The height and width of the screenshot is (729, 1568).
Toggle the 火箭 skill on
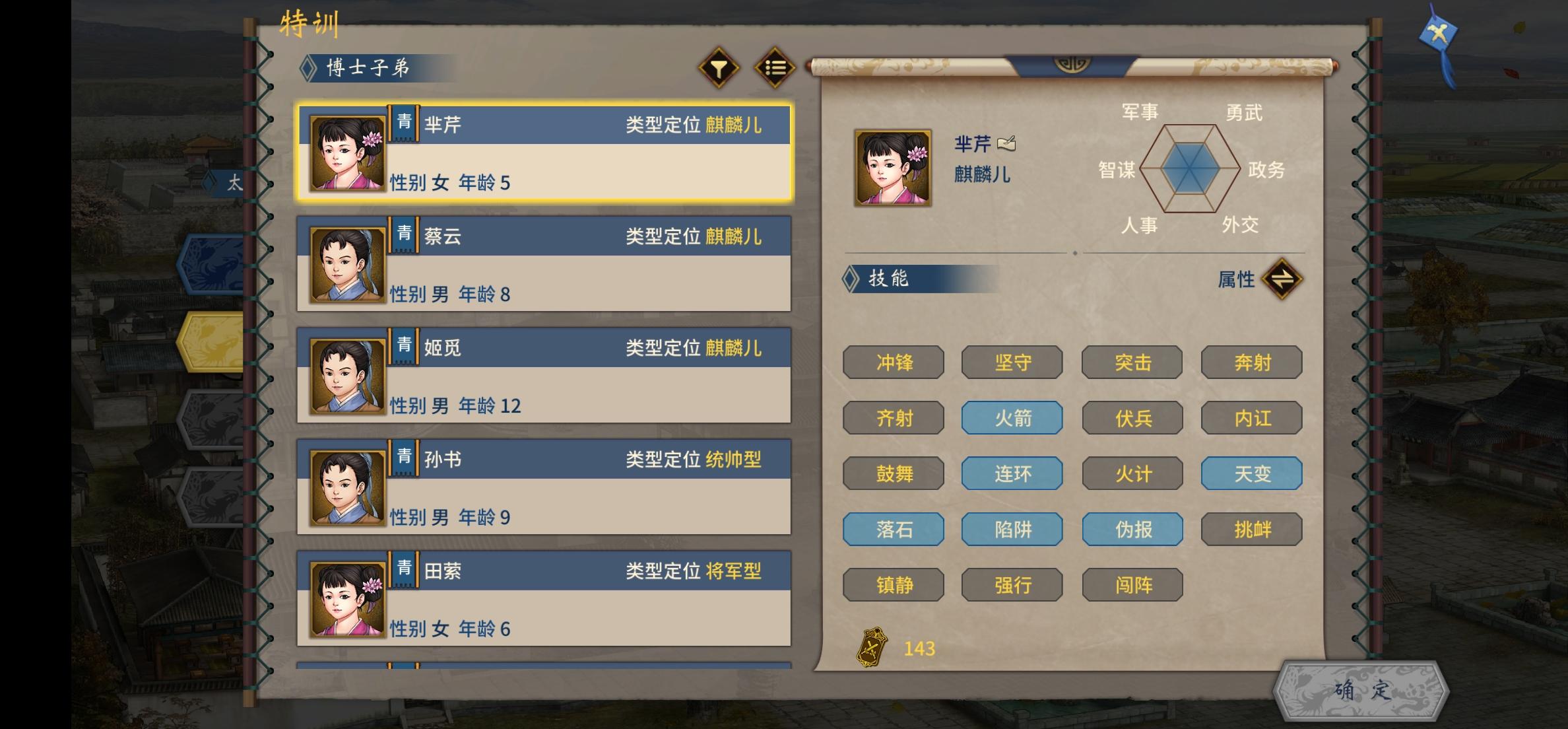tap(1012, 418)
